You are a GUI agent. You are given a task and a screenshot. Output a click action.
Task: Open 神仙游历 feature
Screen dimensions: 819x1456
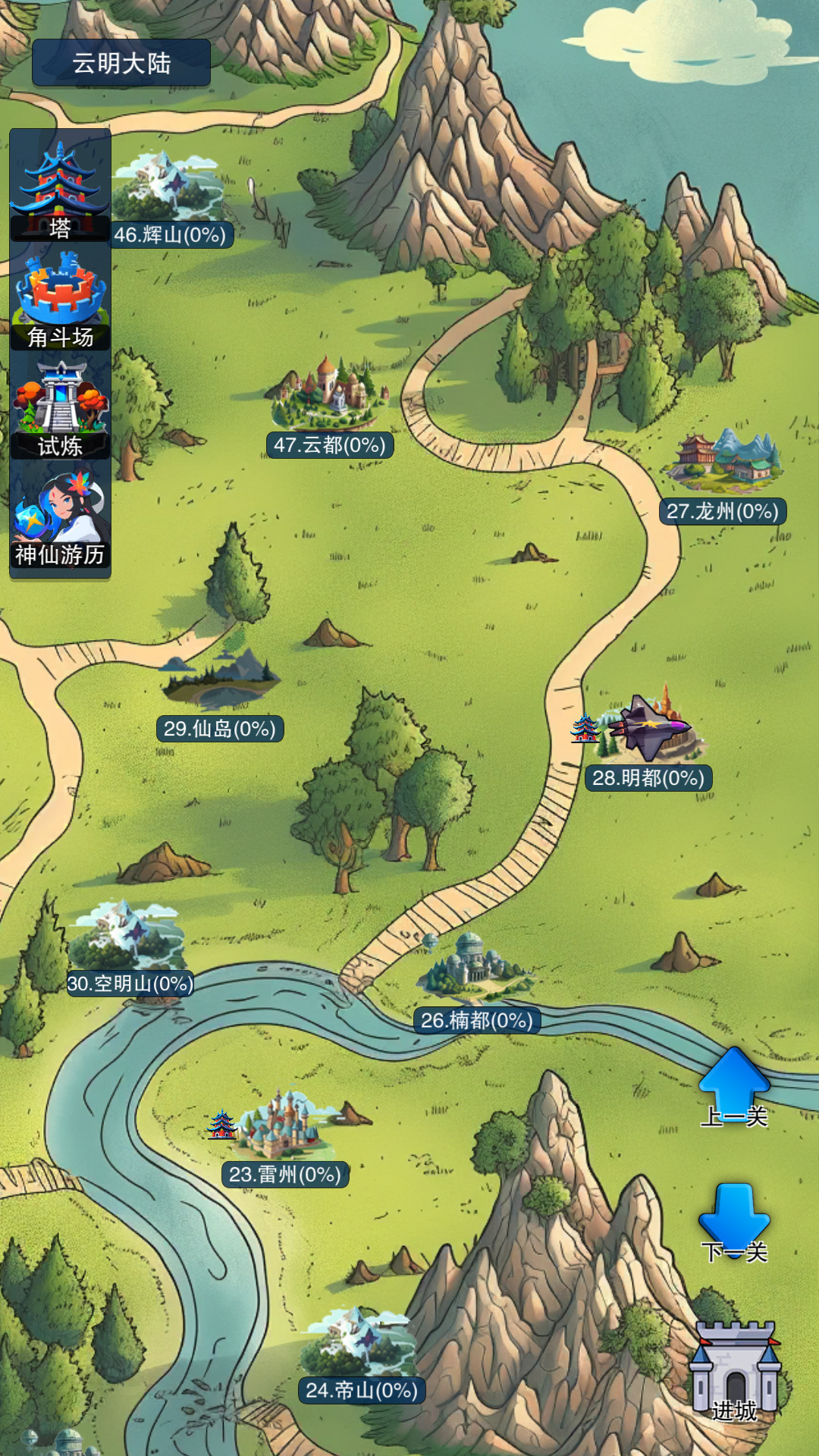click(x=60, y=519)
